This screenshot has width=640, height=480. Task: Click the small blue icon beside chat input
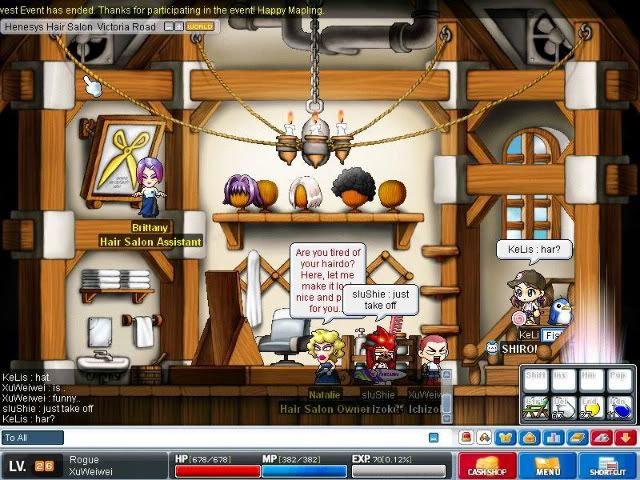(433, 438)
